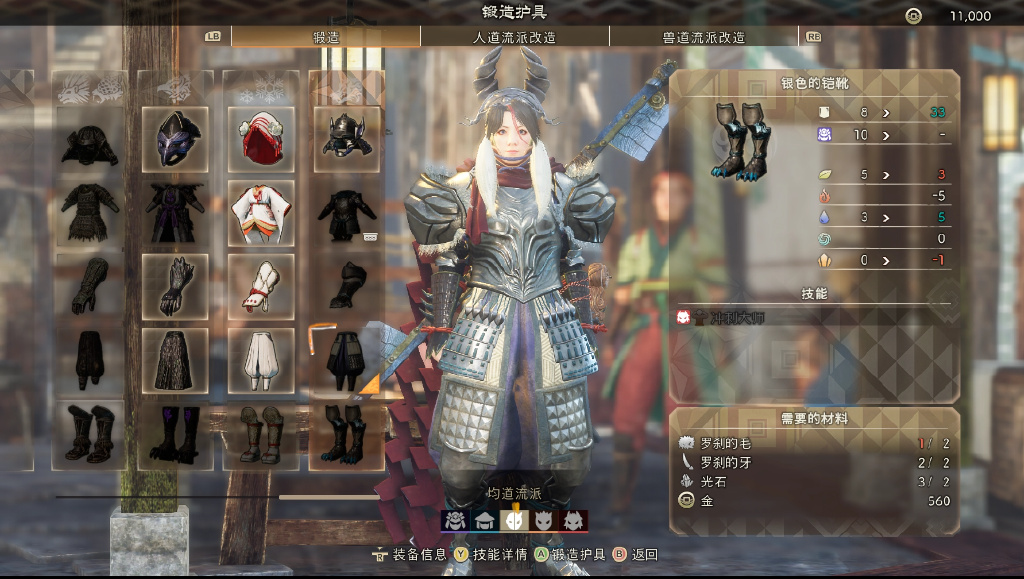Screen dimensions: 1024x579
Task: Choose the brown boots with red straps
Action: coord(261,432)
